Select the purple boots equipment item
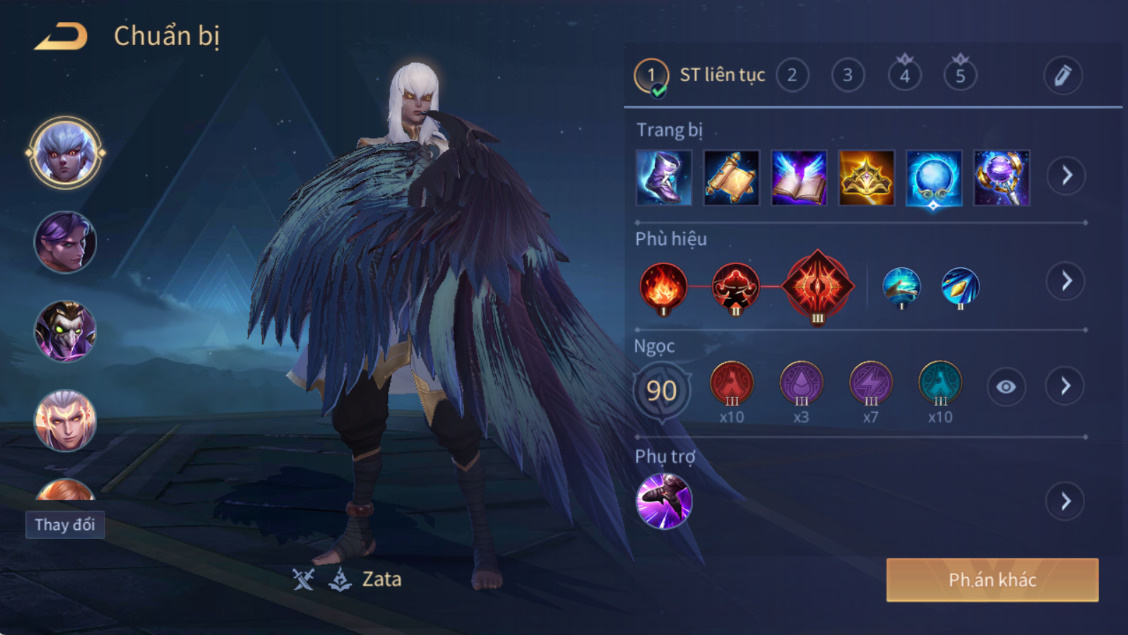1128x635 pixels. (x=664, y=178)
